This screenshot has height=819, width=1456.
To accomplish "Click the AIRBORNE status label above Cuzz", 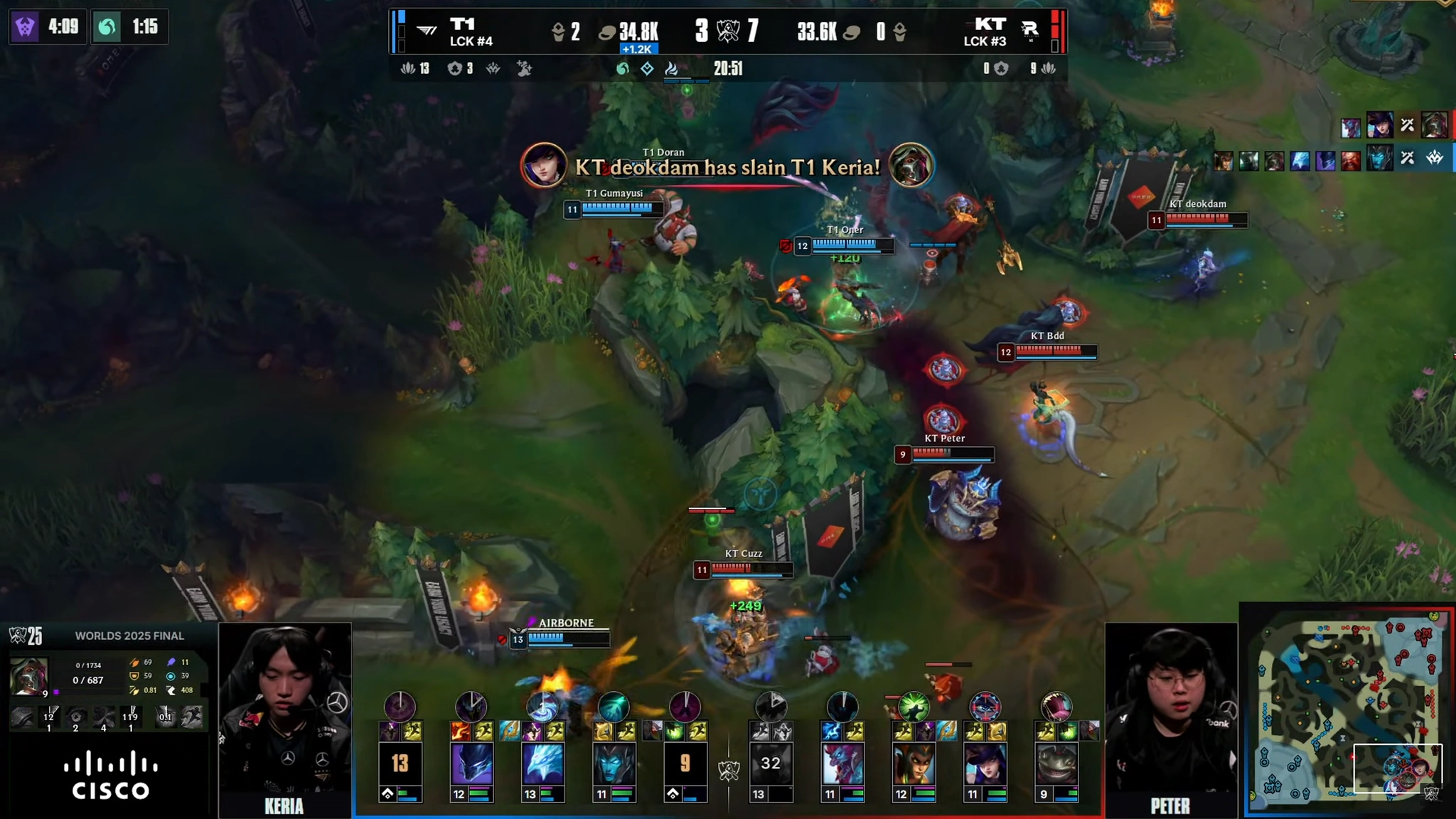I will point(567,622).
